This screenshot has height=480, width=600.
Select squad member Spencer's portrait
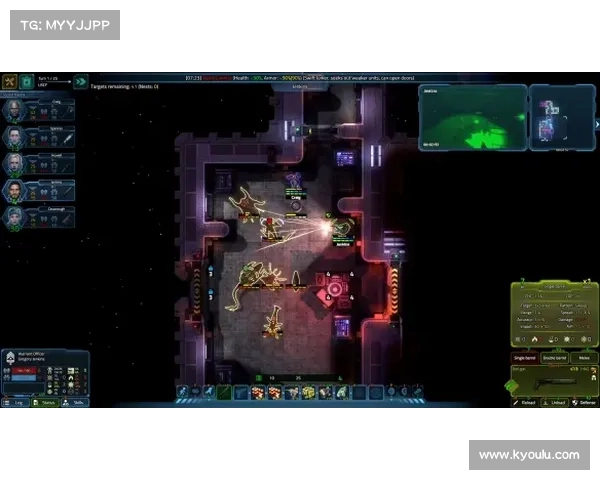click(14, 138)
